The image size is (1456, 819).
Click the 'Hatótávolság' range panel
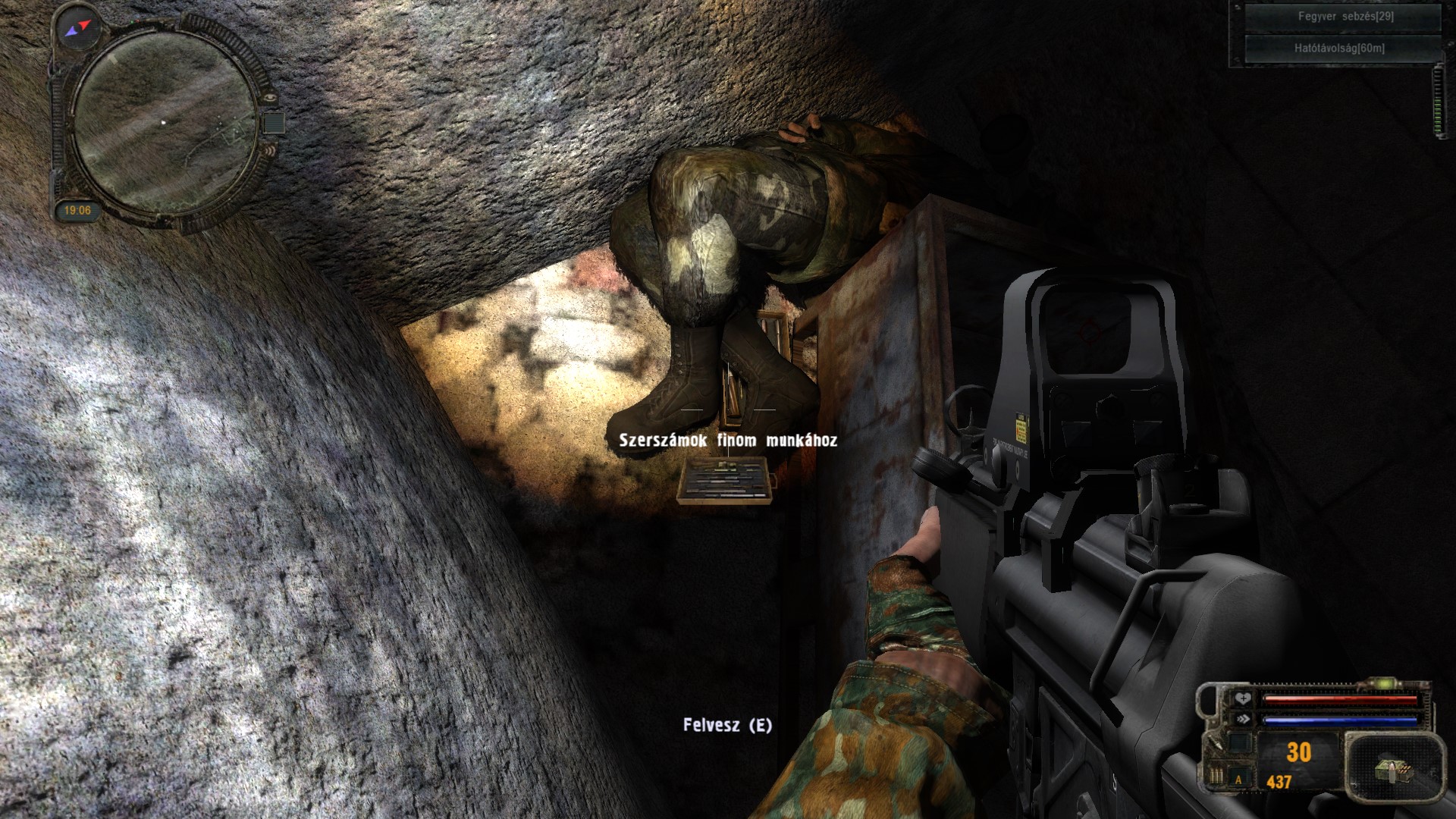click(x=1338, y=49)
